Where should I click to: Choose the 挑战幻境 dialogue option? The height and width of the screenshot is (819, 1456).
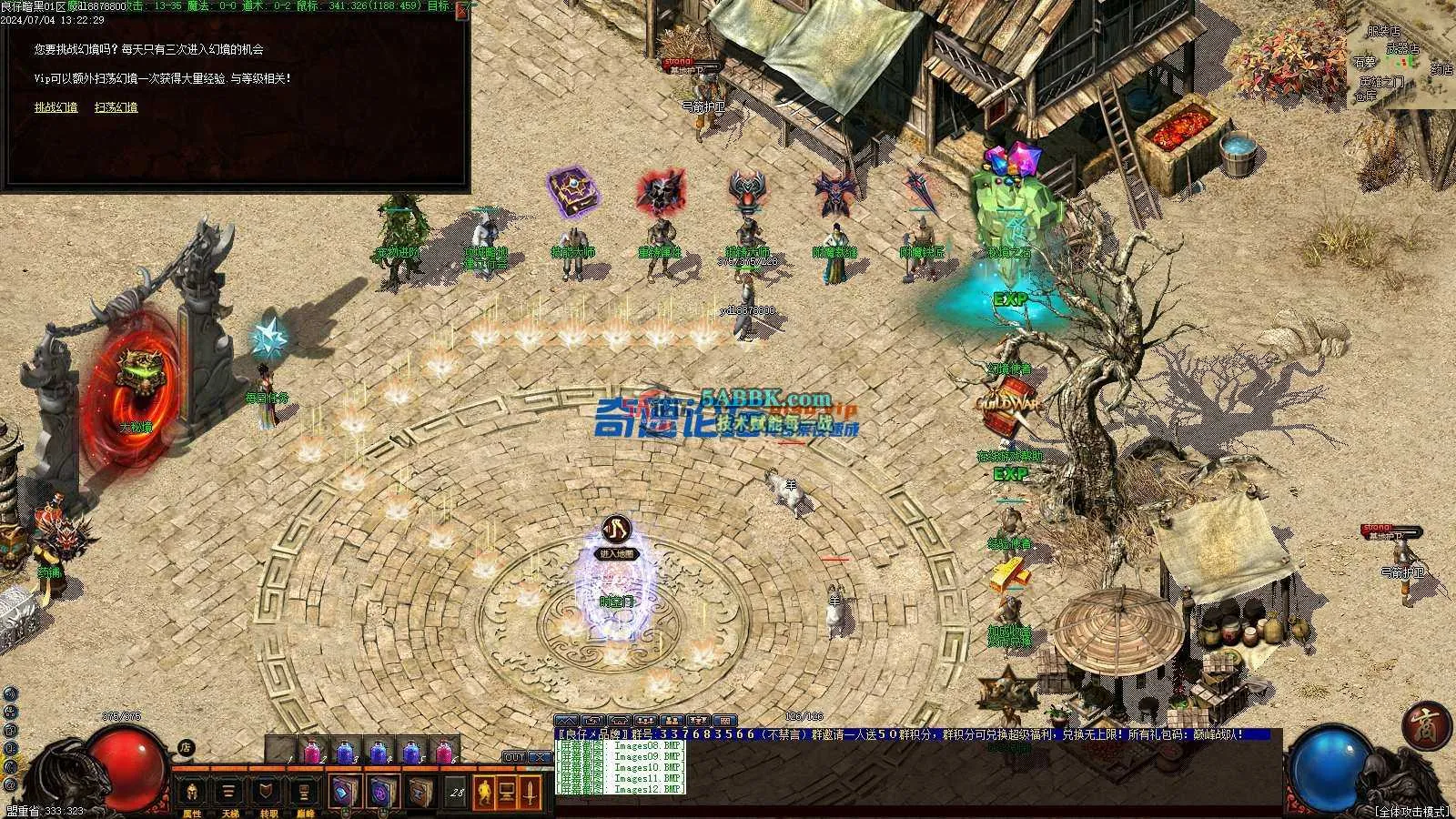tap(56, 107)
